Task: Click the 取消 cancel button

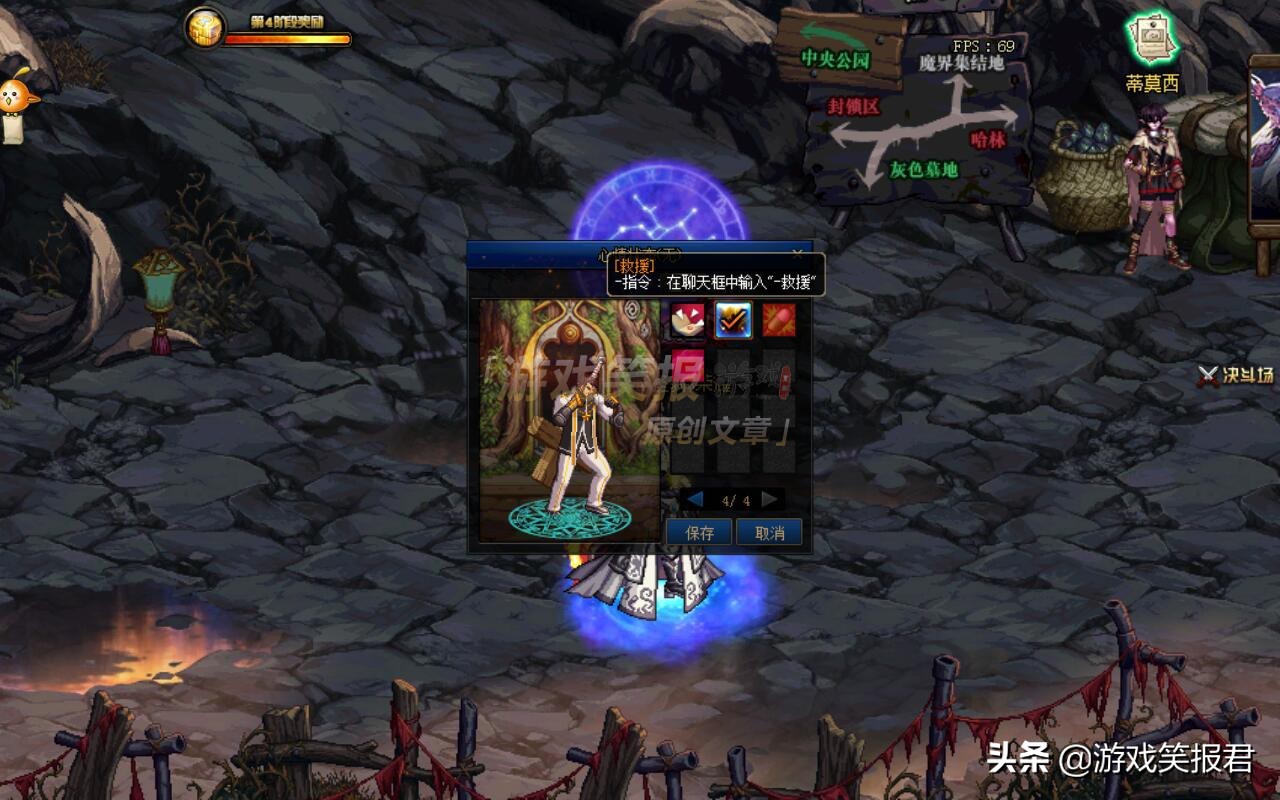Action: [770, 532]
